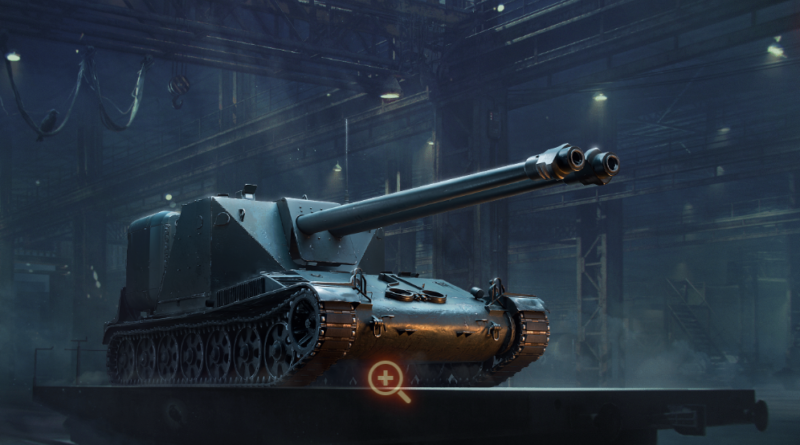The image size is (800, 445).
Task: Click the orange magnifying glass zoom icon
Action: click(387, 380)
